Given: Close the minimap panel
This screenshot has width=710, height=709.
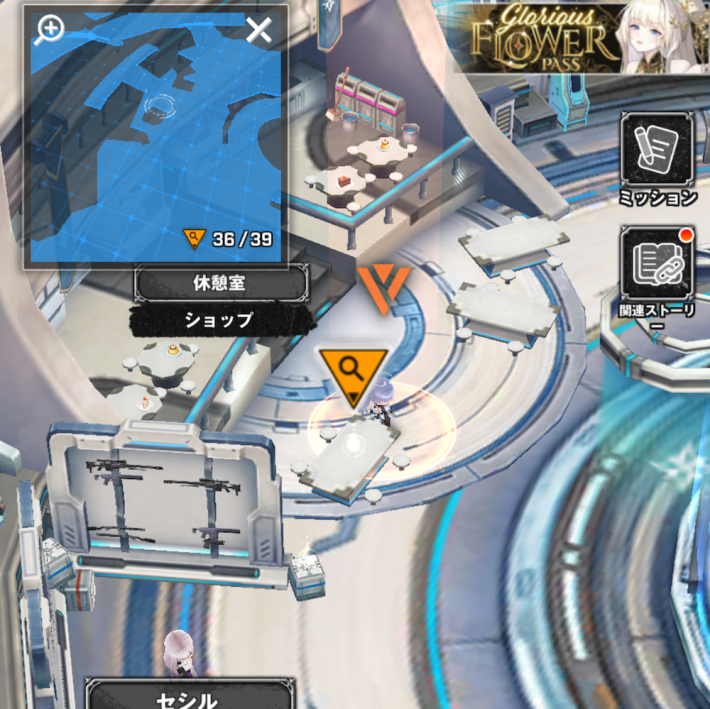Looking at the screenshot, I should (x=259, y=31).
